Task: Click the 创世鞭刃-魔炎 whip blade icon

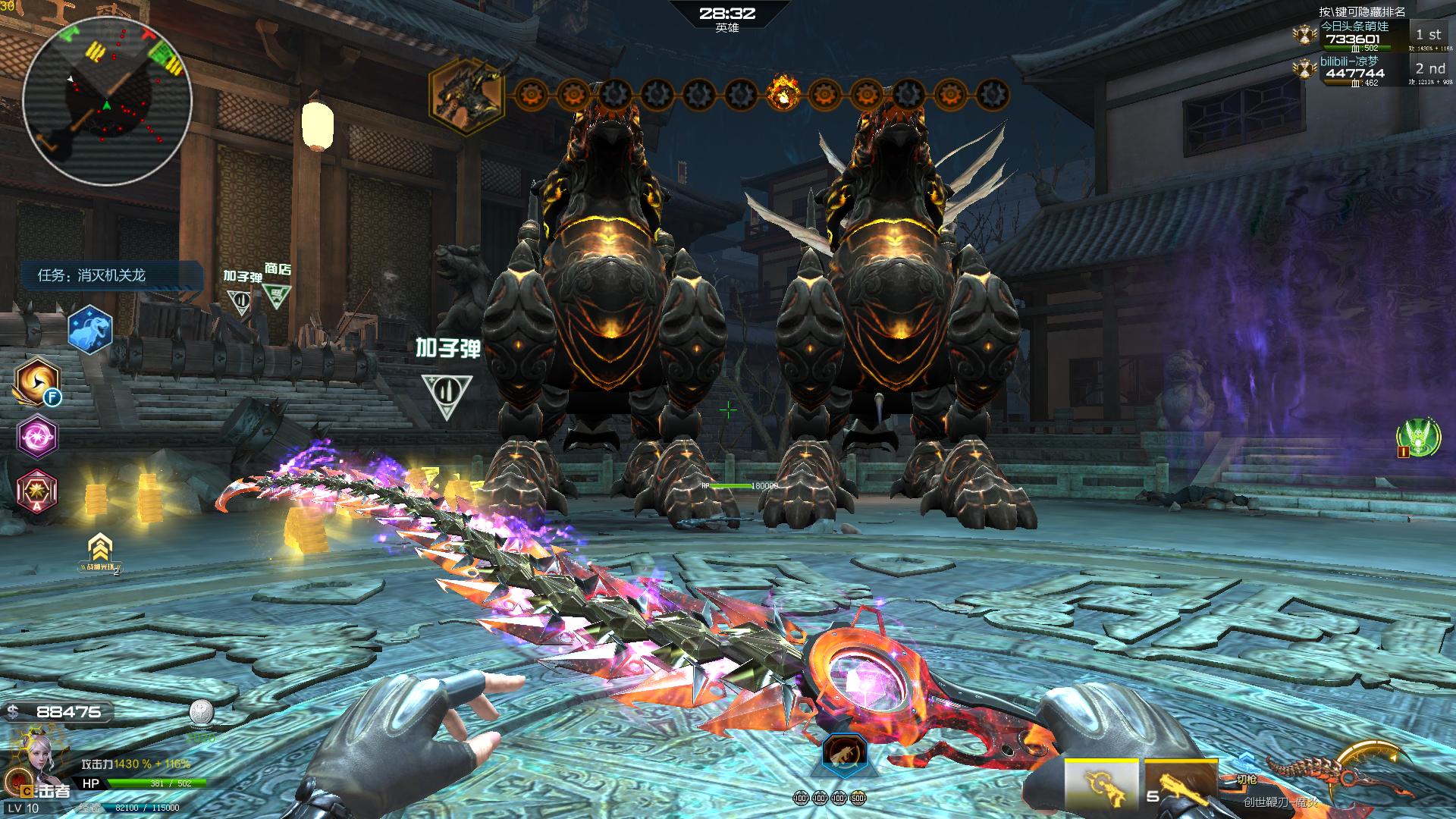Action: click(x=1342, y=777)
